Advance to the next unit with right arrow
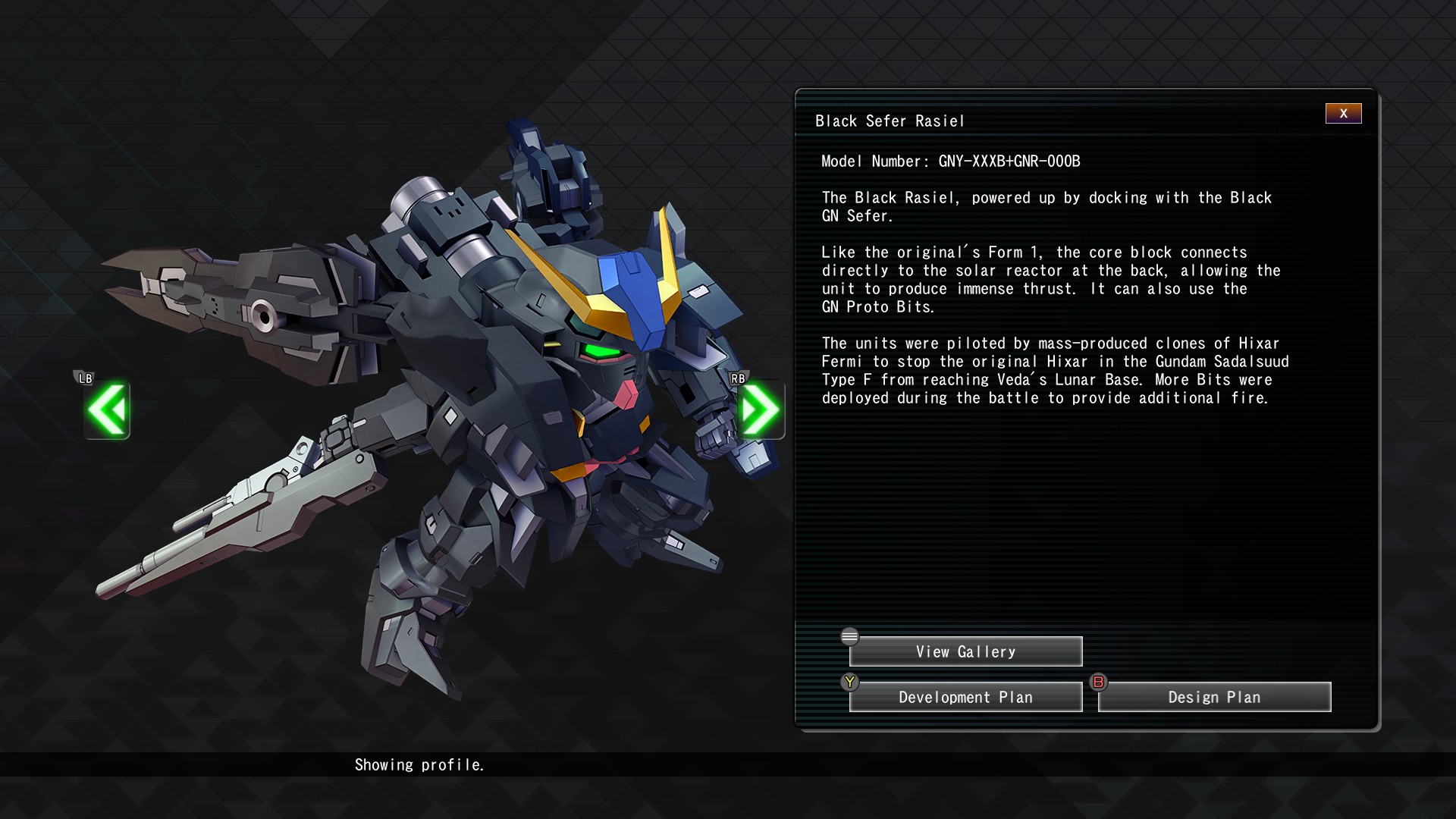Screen dimensions: 1456x819 [x=760, y=410]
